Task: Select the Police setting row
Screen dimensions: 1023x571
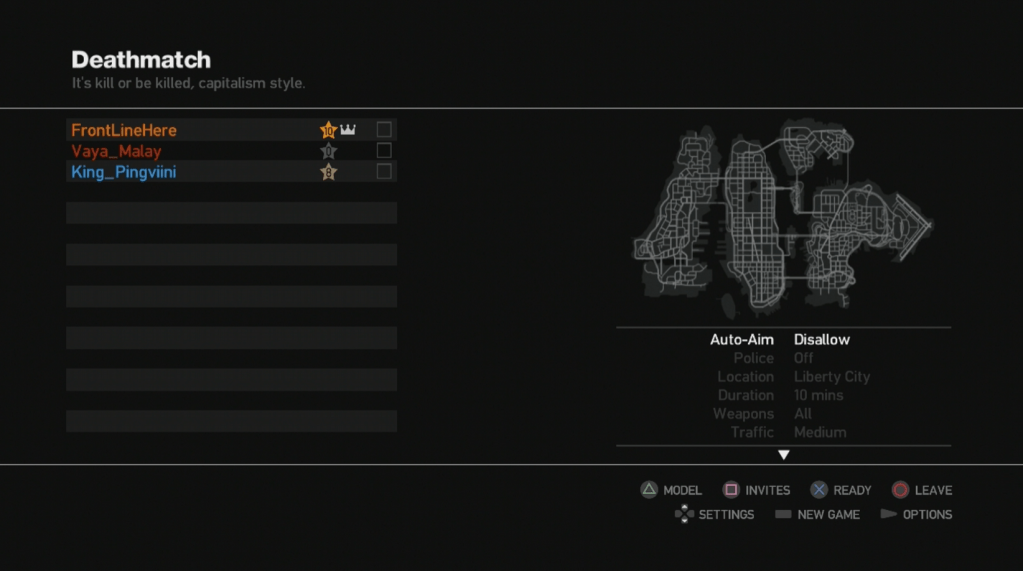Action: (x=782, y=358)
